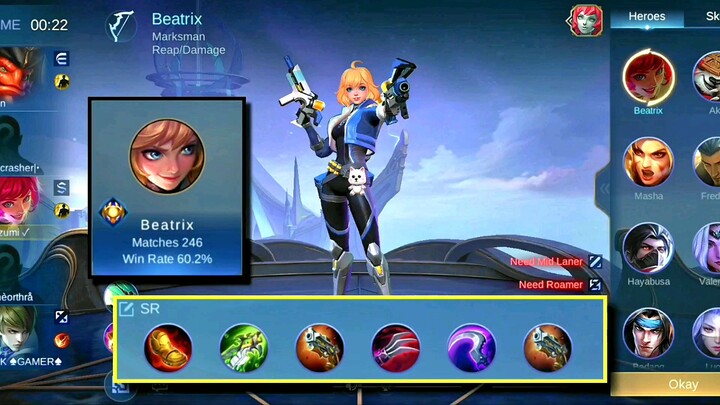Image resolution: width=720 pixels, height=405 pixels.
Task: Select the golden boots item in the build
Action: coord(167,348)
